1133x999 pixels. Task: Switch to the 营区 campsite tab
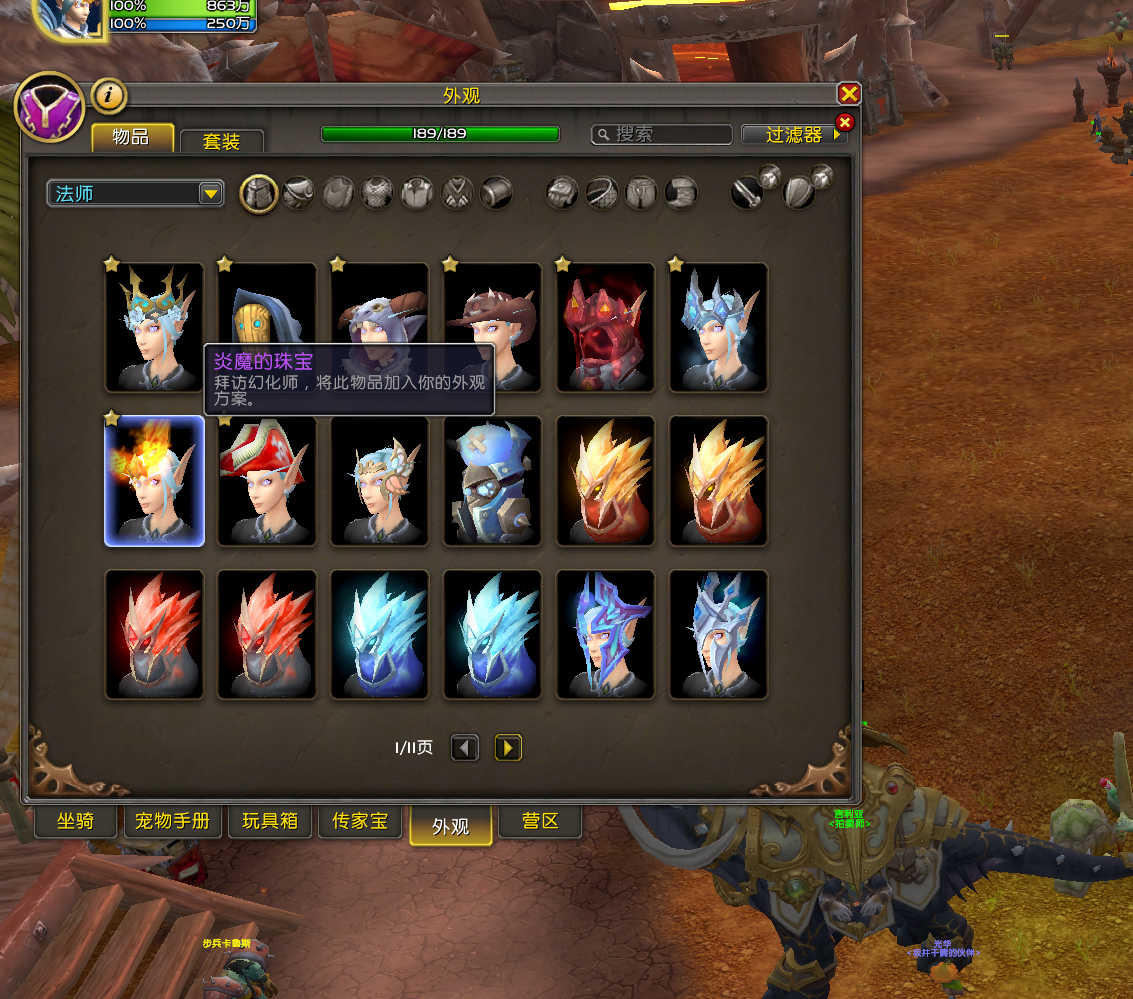coord(540,822)
